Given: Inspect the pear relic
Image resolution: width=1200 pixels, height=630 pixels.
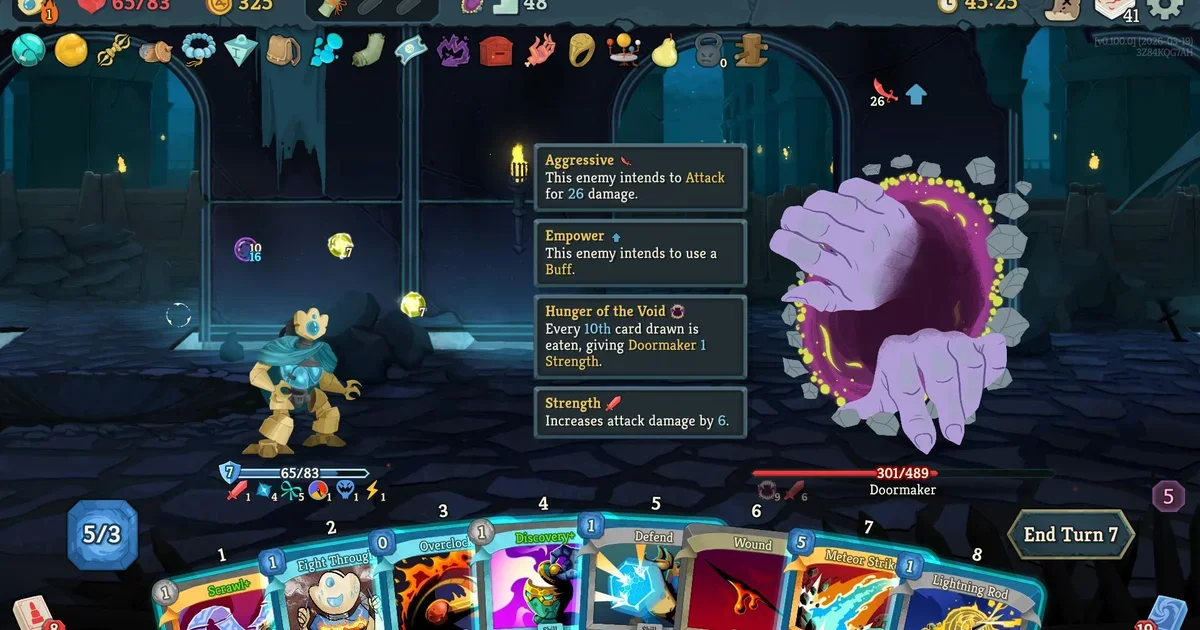Looking at the screenshot, I should pyautogui.click(x=665, y=49).
